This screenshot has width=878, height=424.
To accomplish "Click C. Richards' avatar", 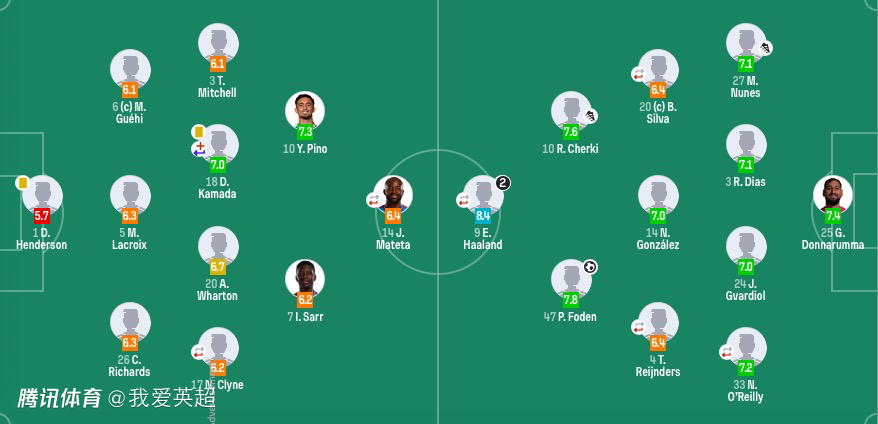I will point(130,323).
